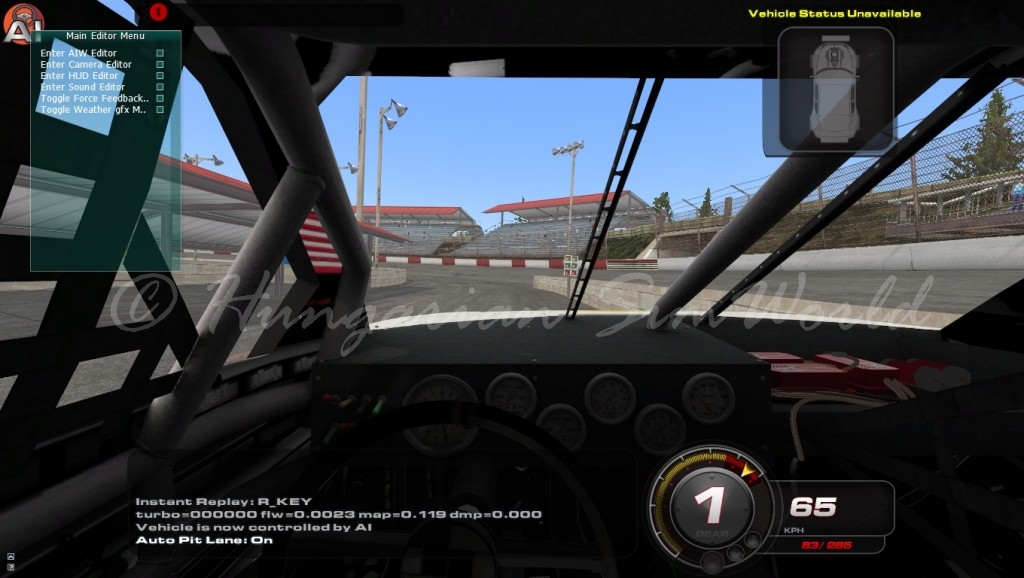Open the Enter AIW Editor entry

(79, 53)
